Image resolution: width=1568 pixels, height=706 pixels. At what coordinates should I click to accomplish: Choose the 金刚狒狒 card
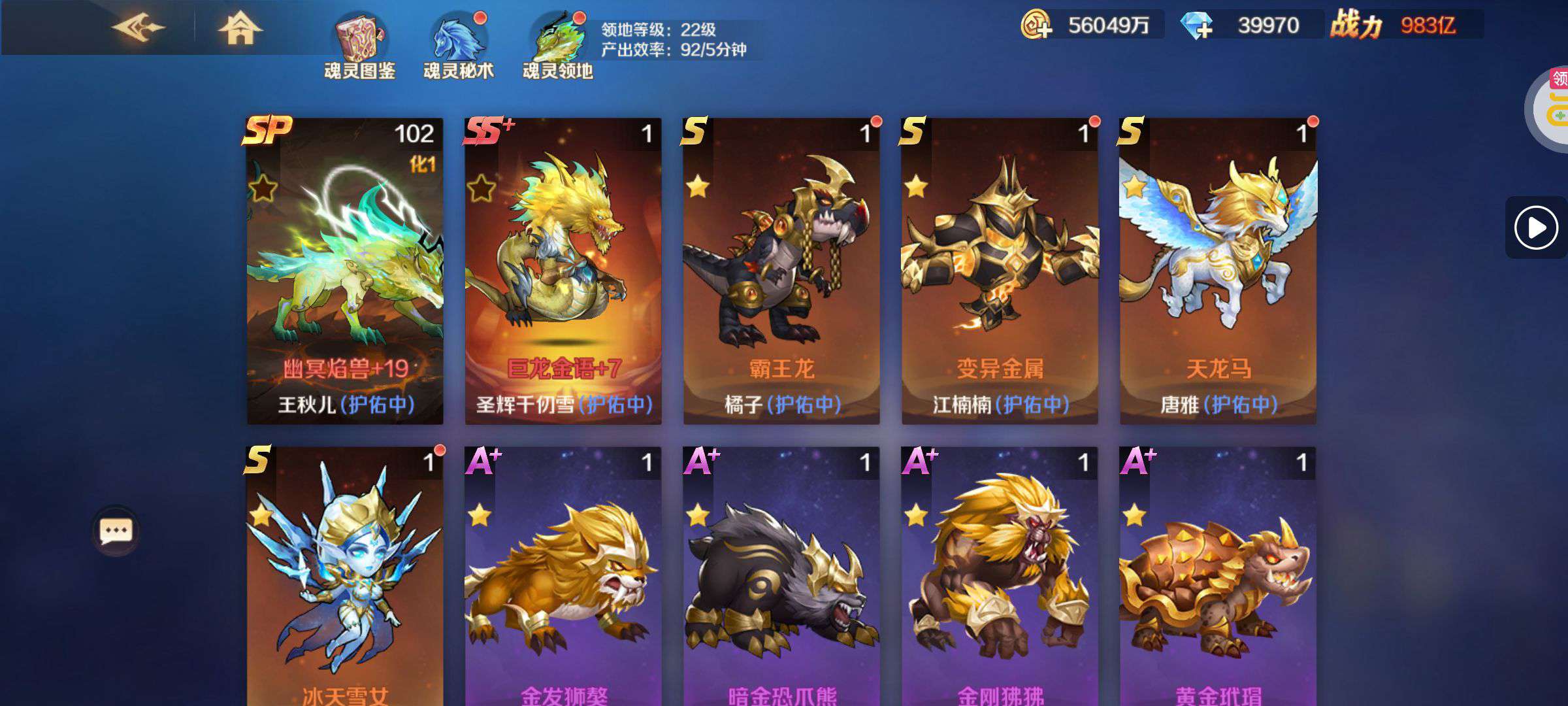tap(1000, 575)
